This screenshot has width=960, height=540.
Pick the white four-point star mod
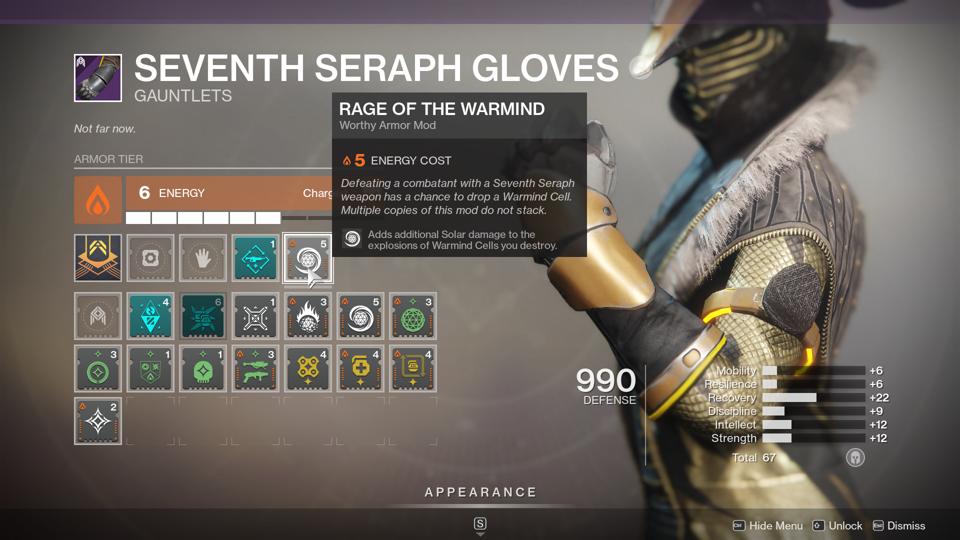click(98, 421)
